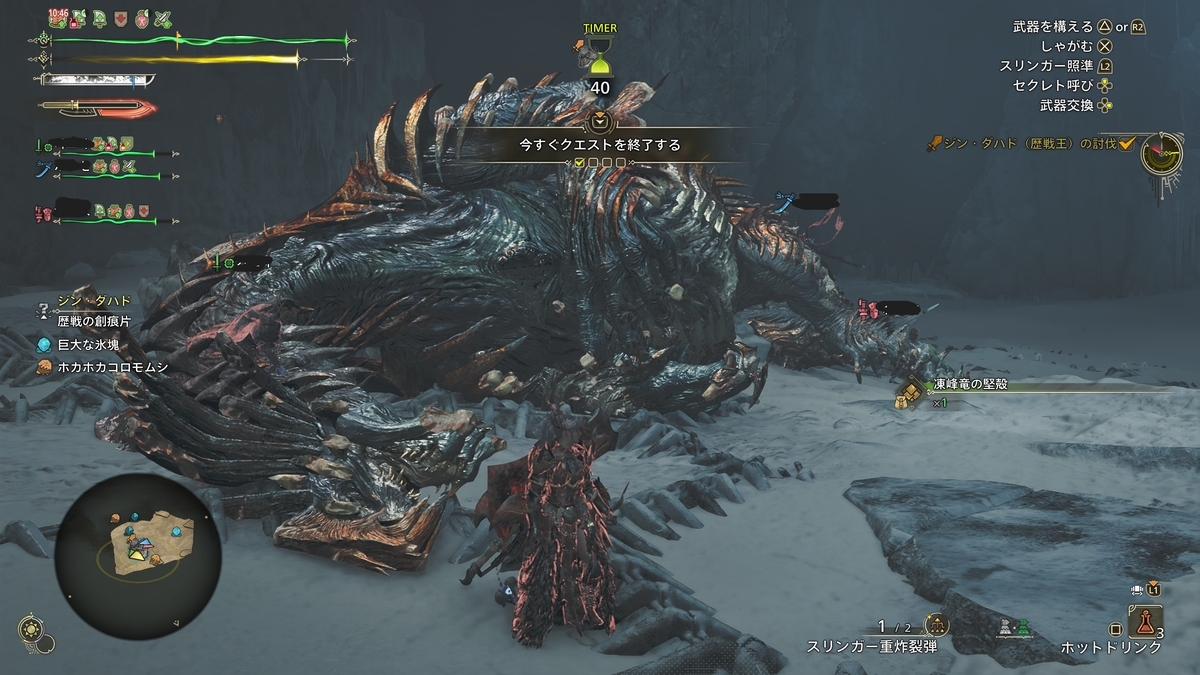Click the 凍峰竜の堅殻 loot notification

coord(965,385)
